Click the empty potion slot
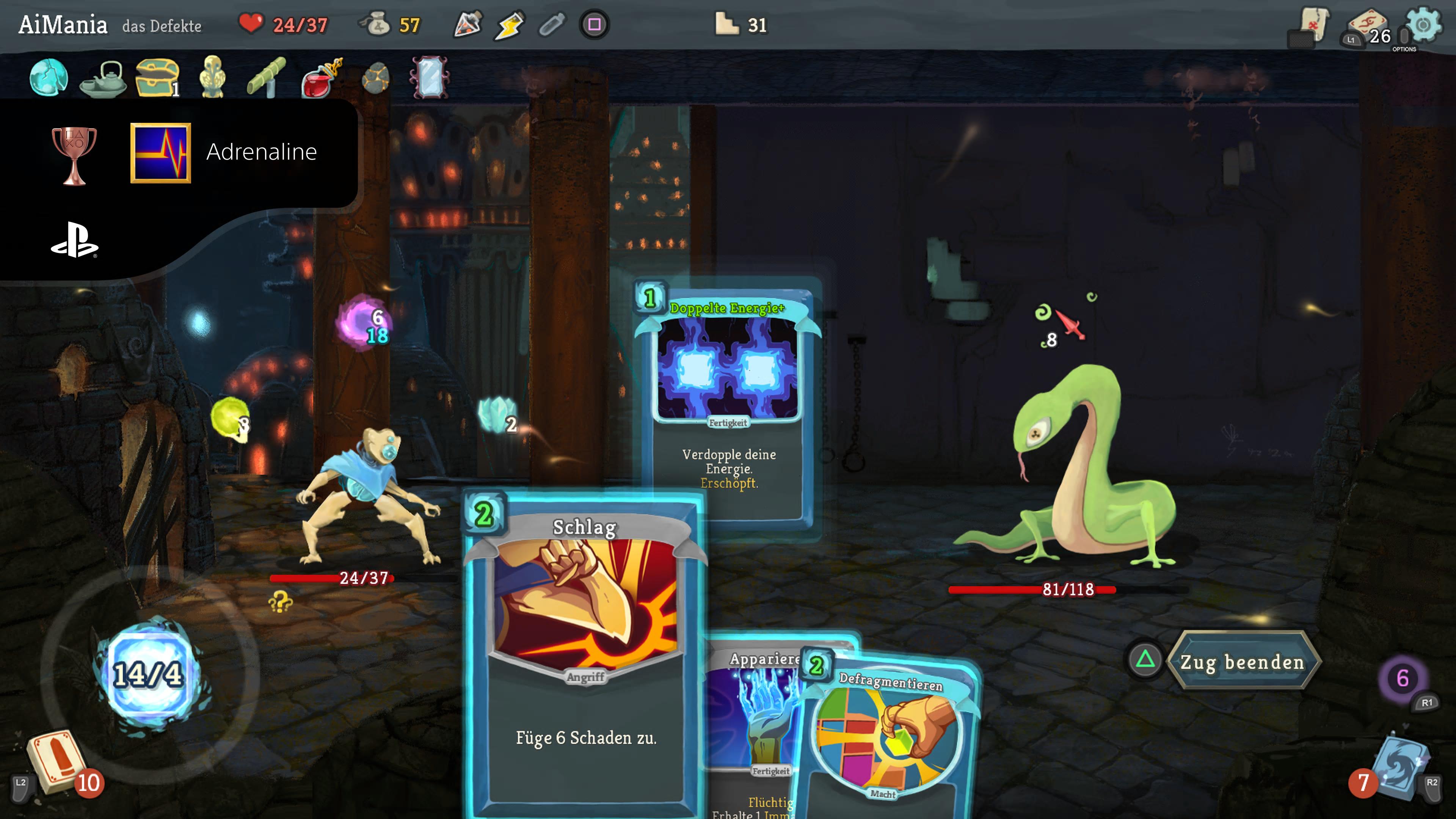1456x819 pixels. (552, 25)
